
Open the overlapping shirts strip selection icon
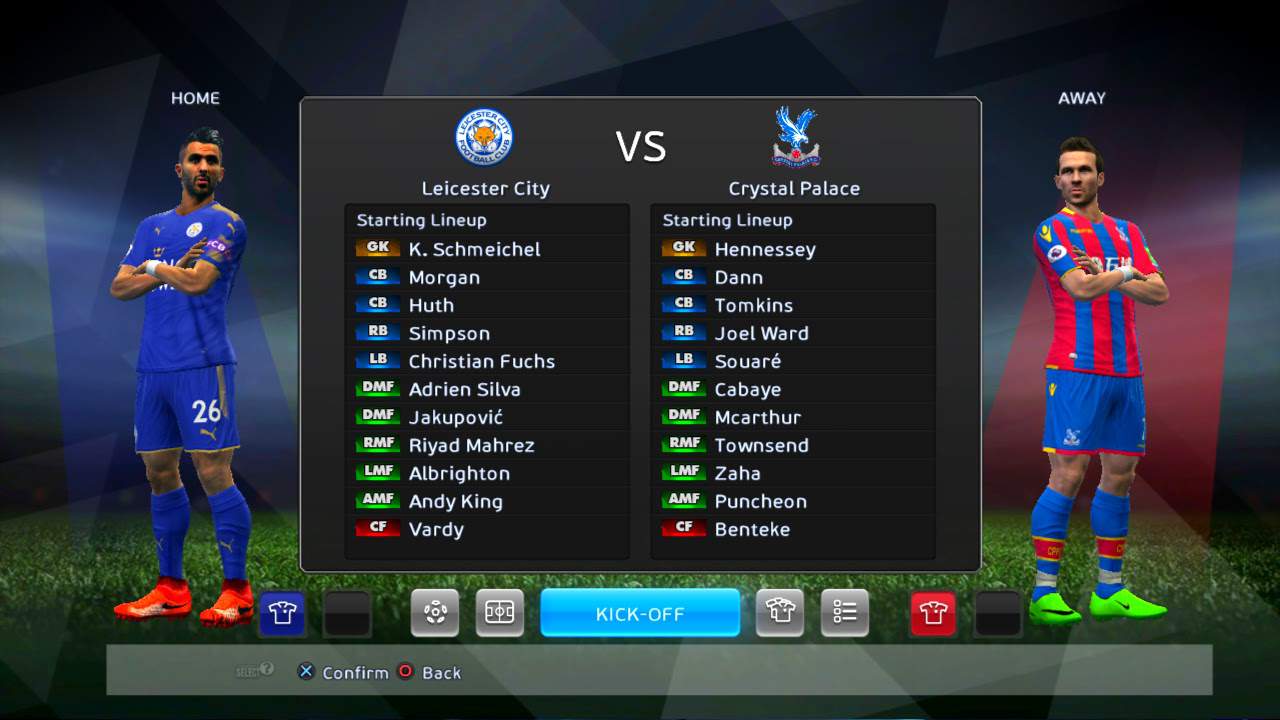(x=780, y=613)
